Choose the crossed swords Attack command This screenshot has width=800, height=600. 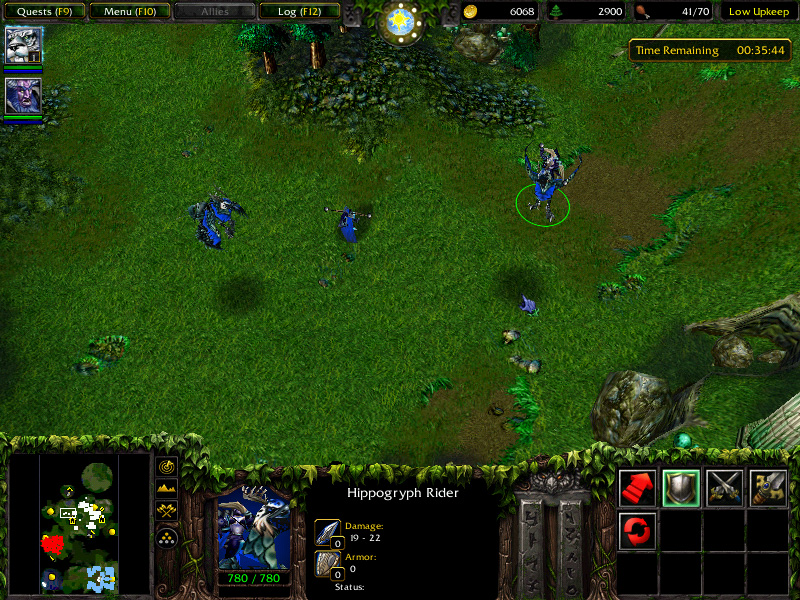click(x=725, y=488)
